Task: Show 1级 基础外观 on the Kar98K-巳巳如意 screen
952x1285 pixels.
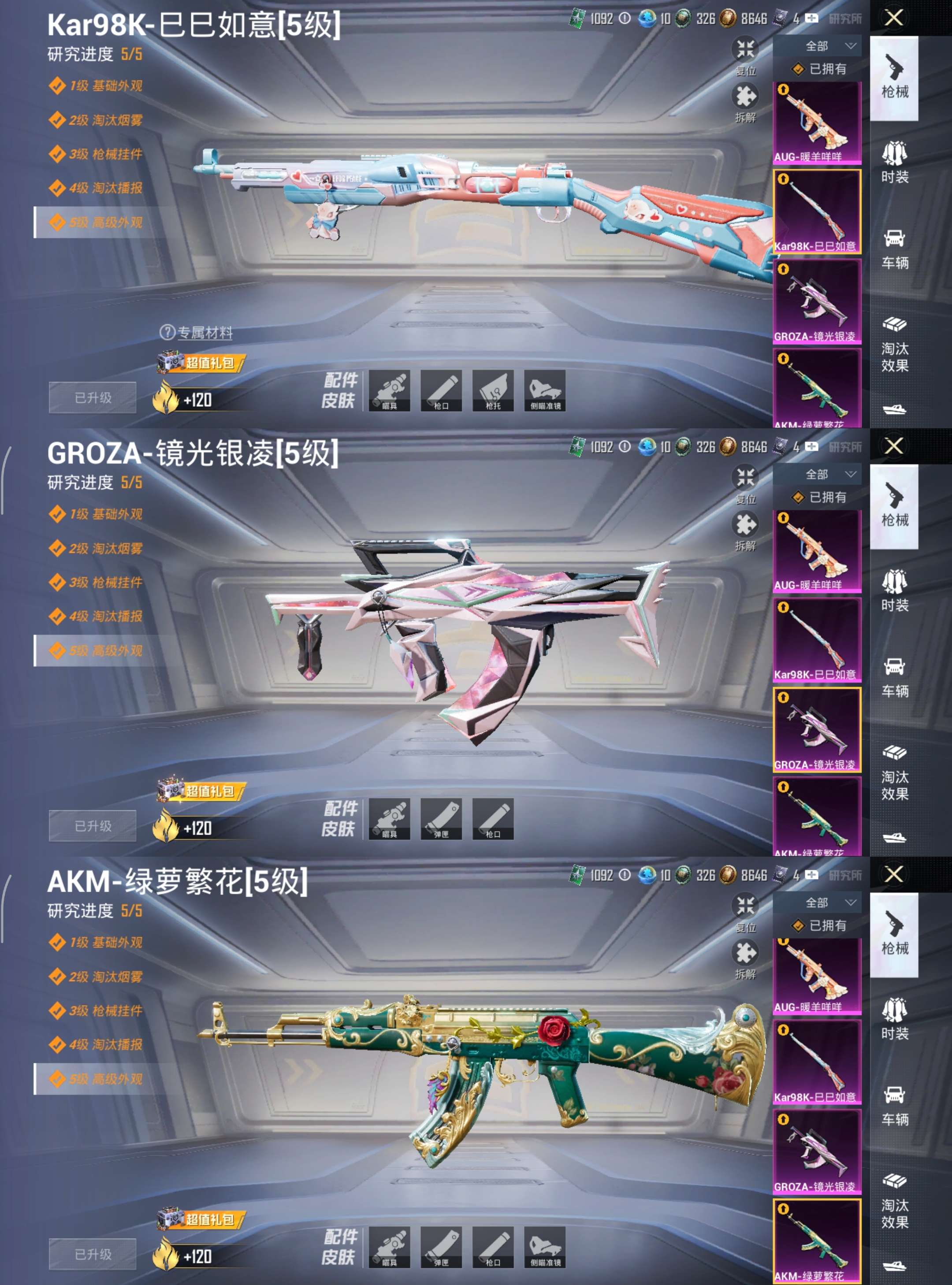Action: 105,86
